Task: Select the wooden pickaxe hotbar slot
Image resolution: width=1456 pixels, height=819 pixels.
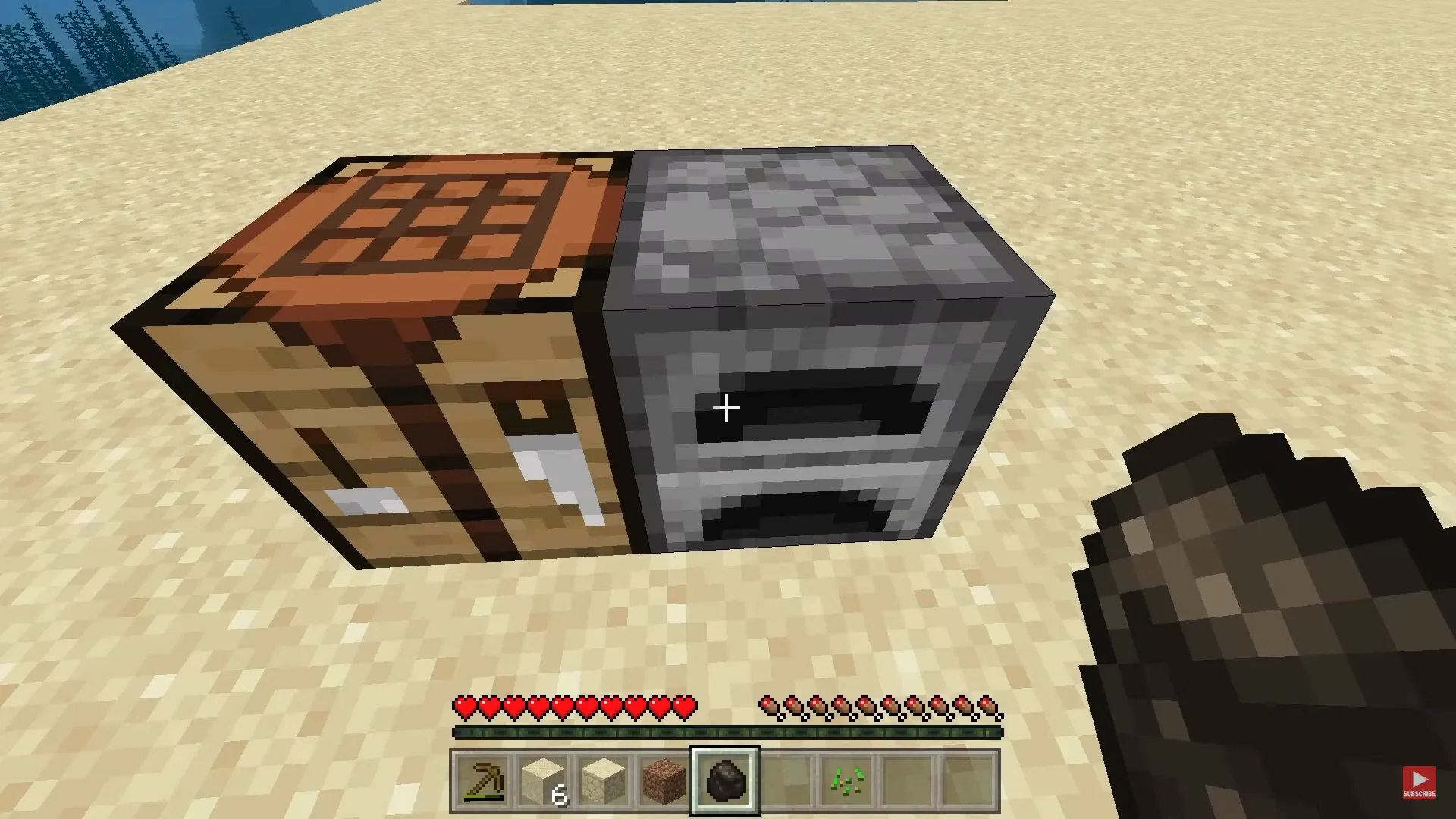Action: pyautogui.click(x=482, y=780)
